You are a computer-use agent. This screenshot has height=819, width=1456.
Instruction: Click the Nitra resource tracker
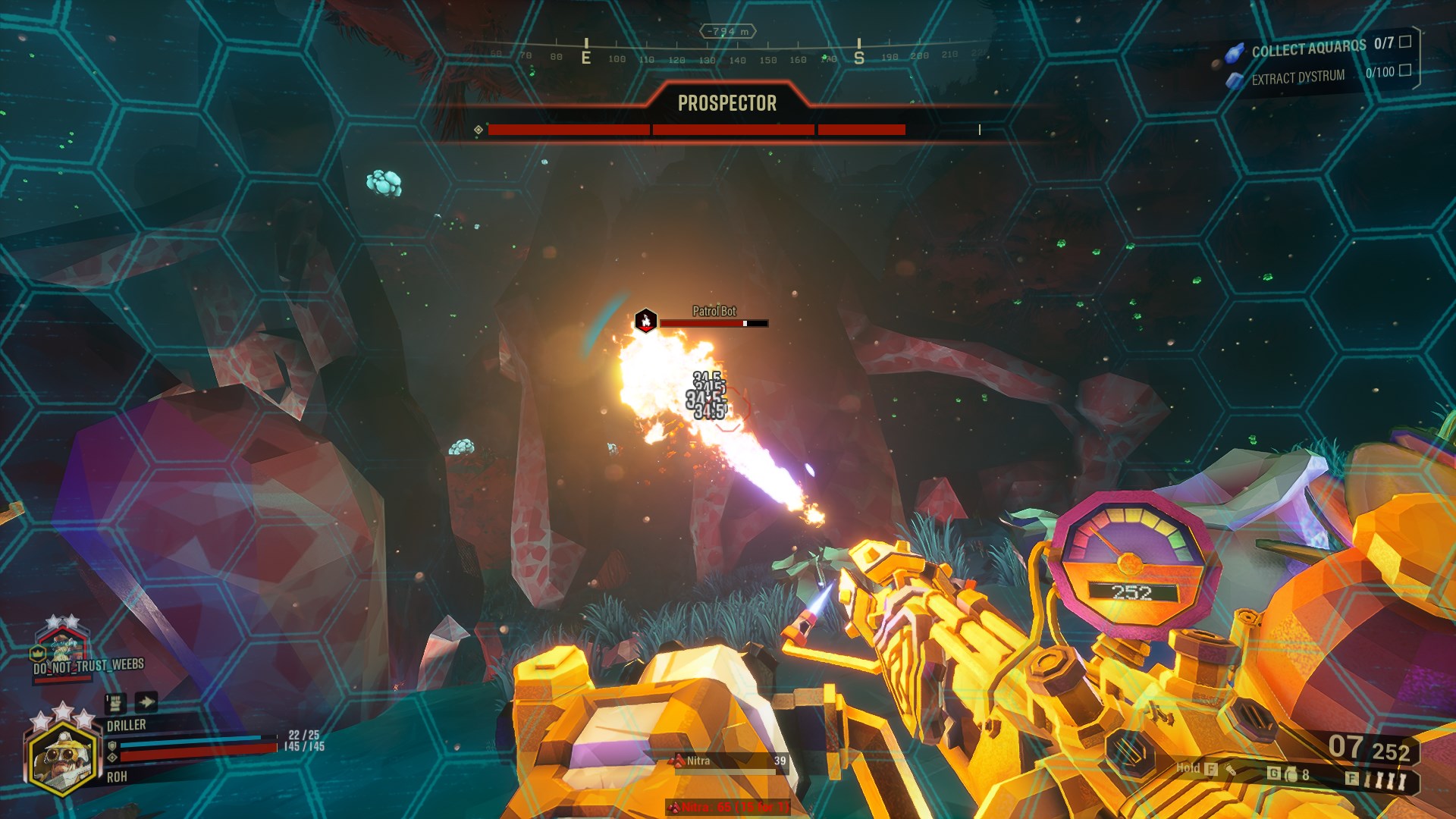tap(728, 761)
